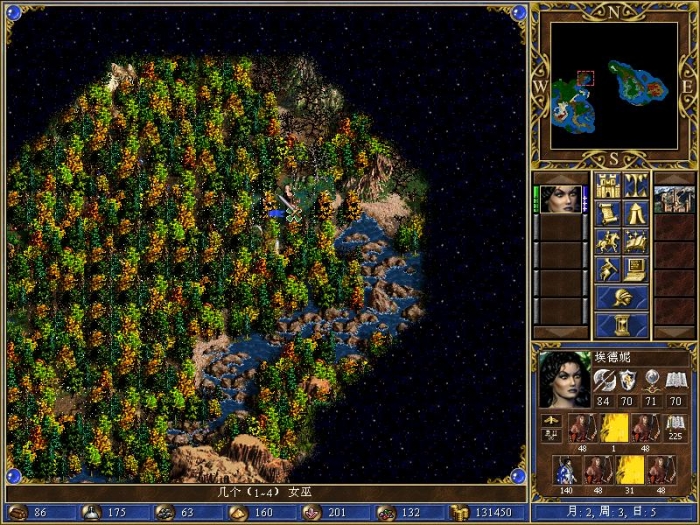Put the hero to sleep with the tent button
This screenshot has height=525, width=700.
[x=636, y=213]
